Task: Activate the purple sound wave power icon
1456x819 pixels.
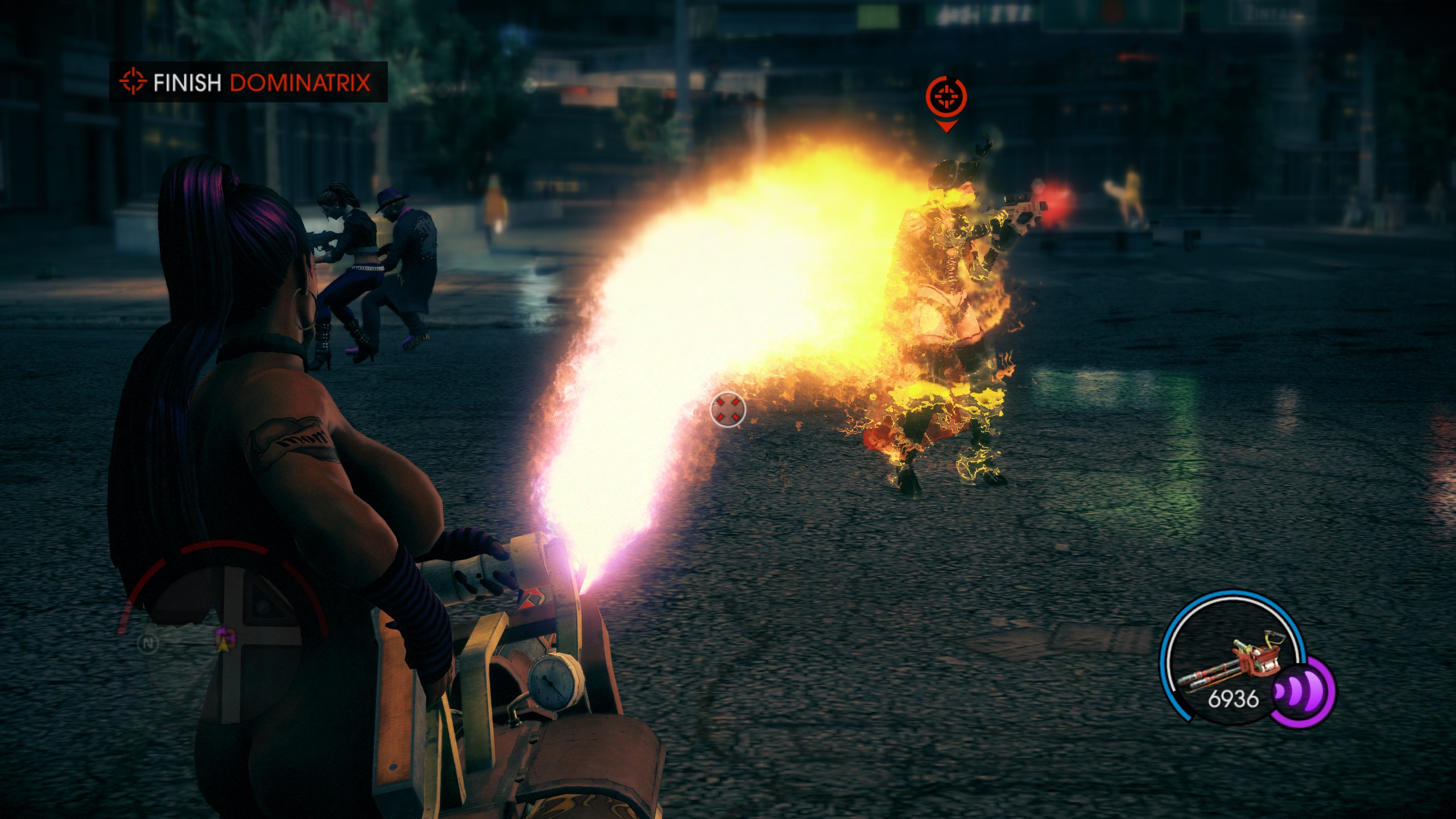Action: [x=1302, y=692]
